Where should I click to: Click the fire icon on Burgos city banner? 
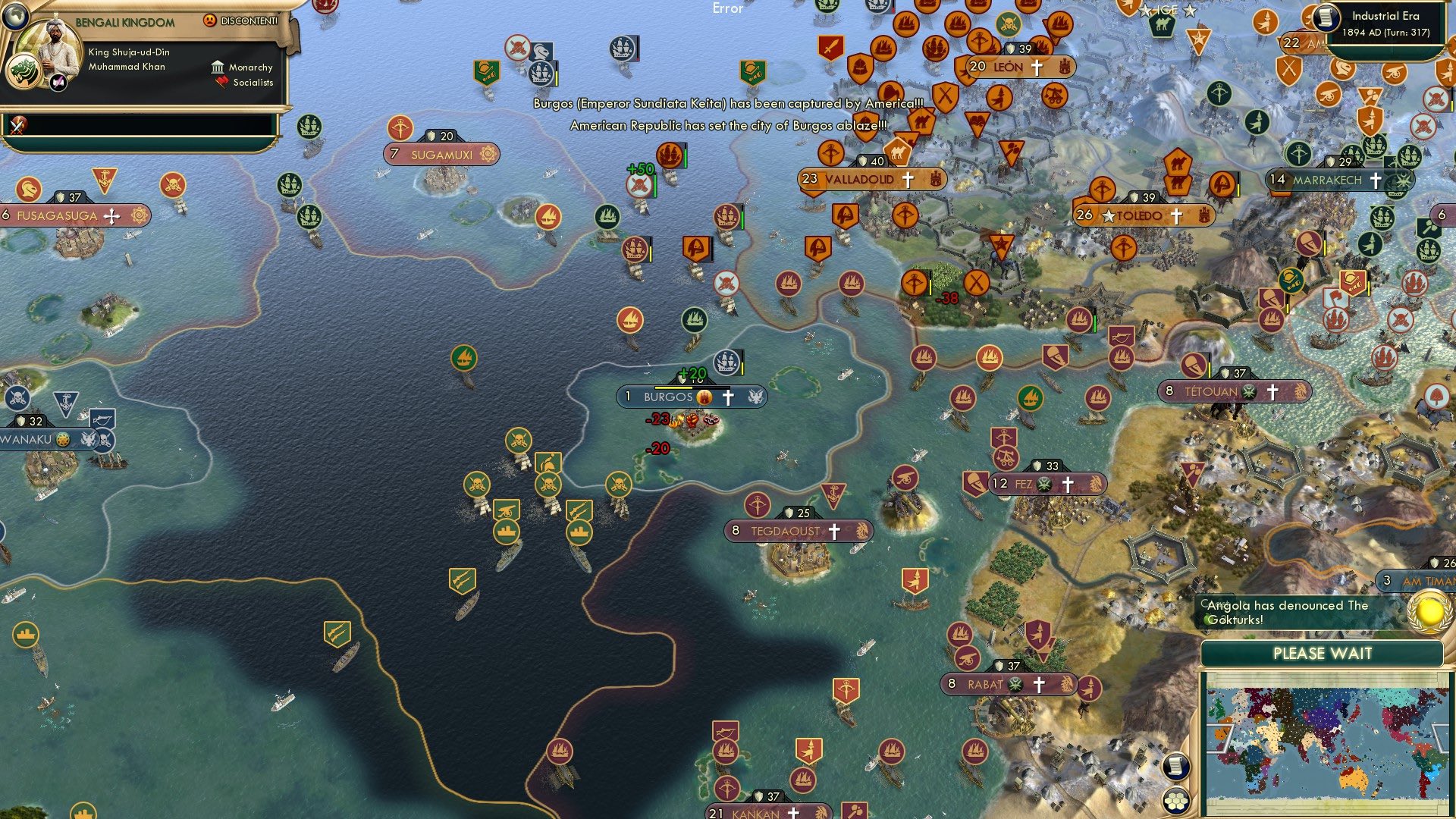pos(704,397)
